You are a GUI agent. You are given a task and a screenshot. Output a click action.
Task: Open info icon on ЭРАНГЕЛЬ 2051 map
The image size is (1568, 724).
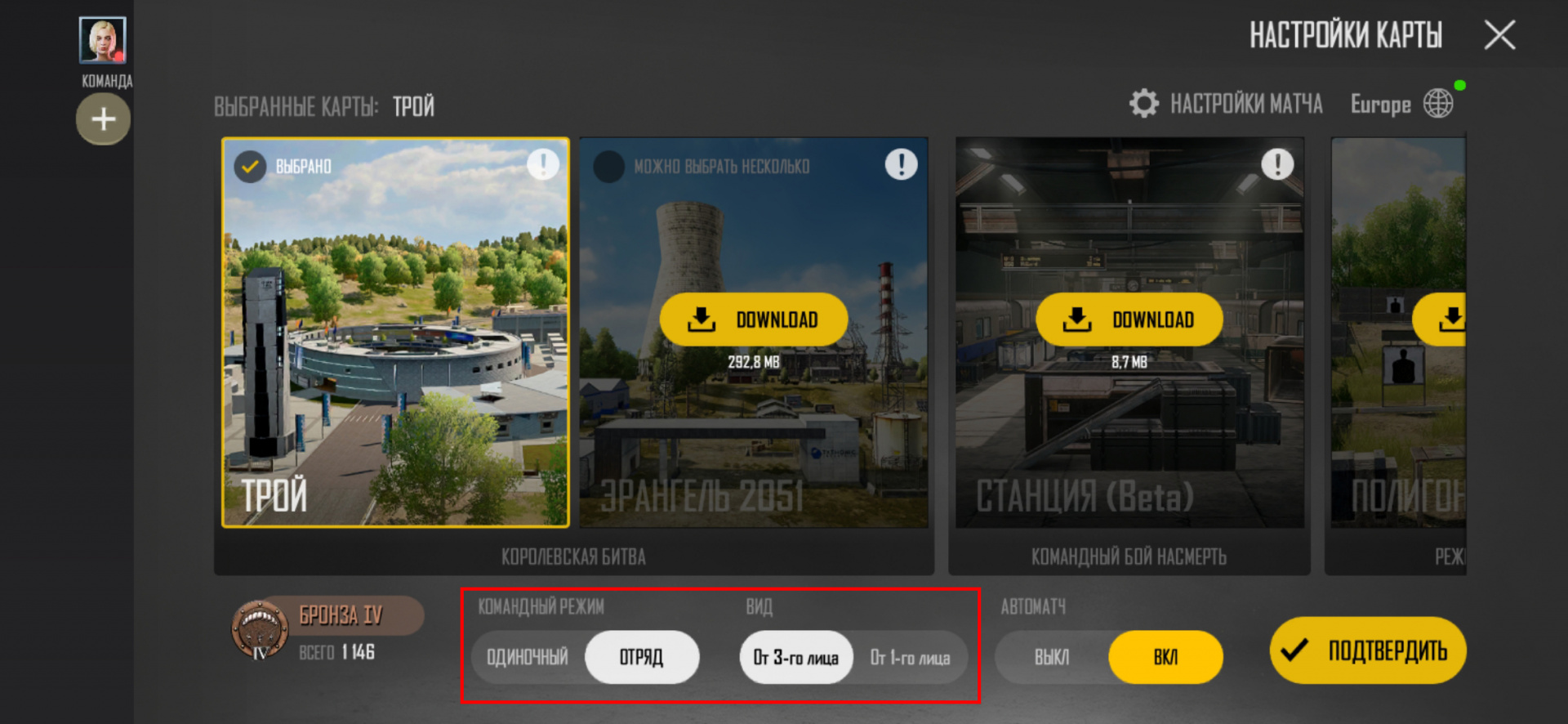(901, 163)
